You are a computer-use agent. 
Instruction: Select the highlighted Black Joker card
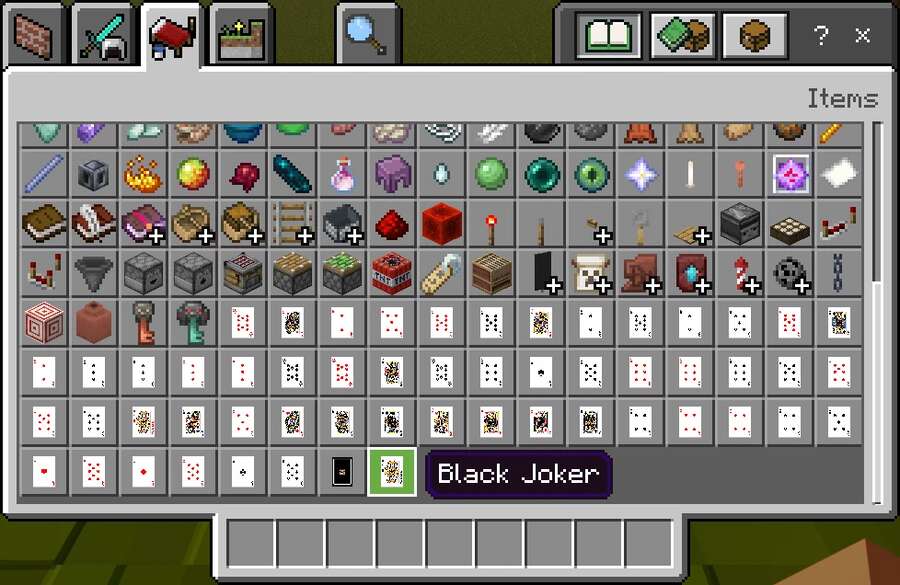coord(392,472)
